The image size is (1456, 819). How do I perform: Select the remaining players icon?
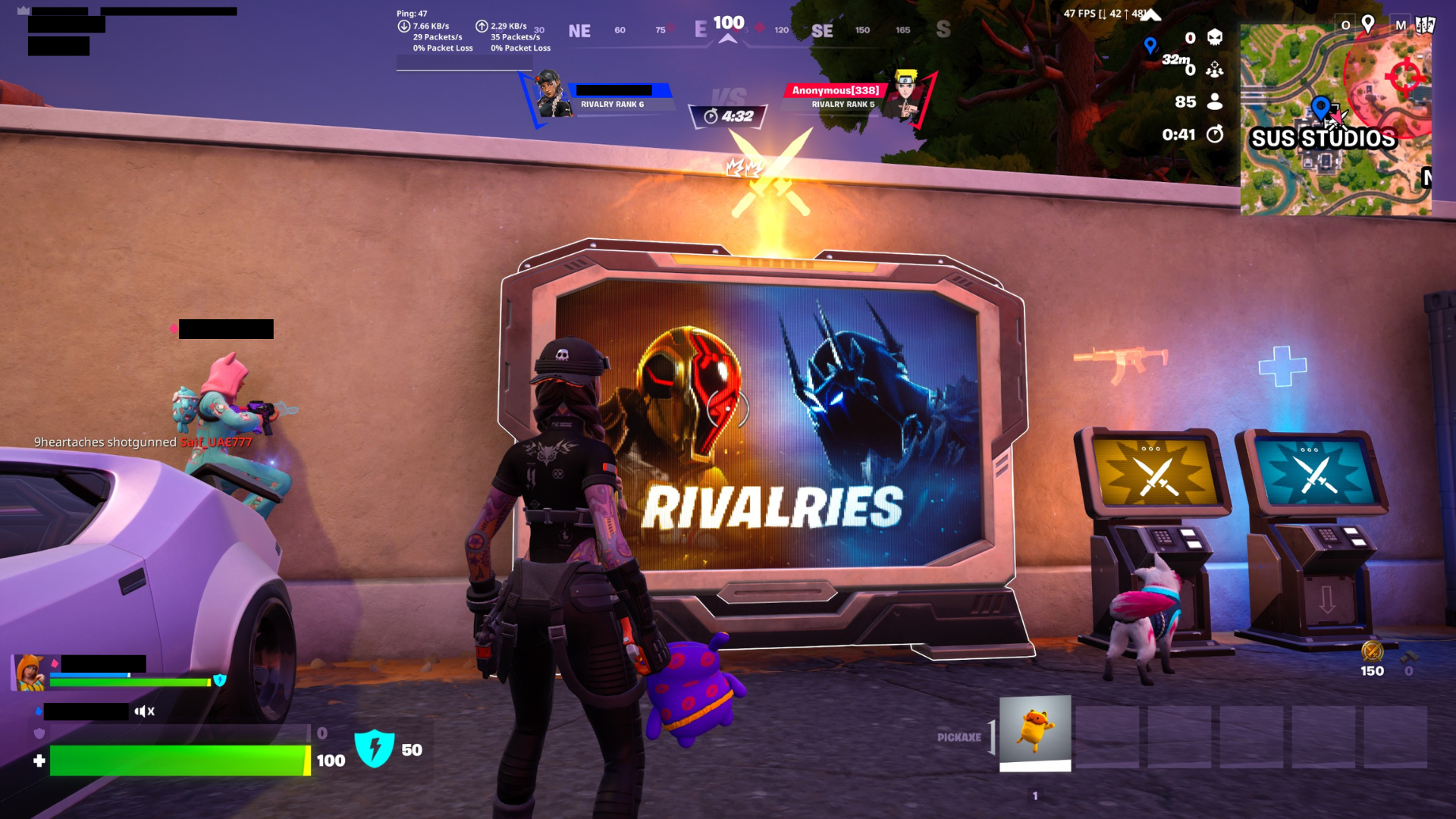[1215, 102]
